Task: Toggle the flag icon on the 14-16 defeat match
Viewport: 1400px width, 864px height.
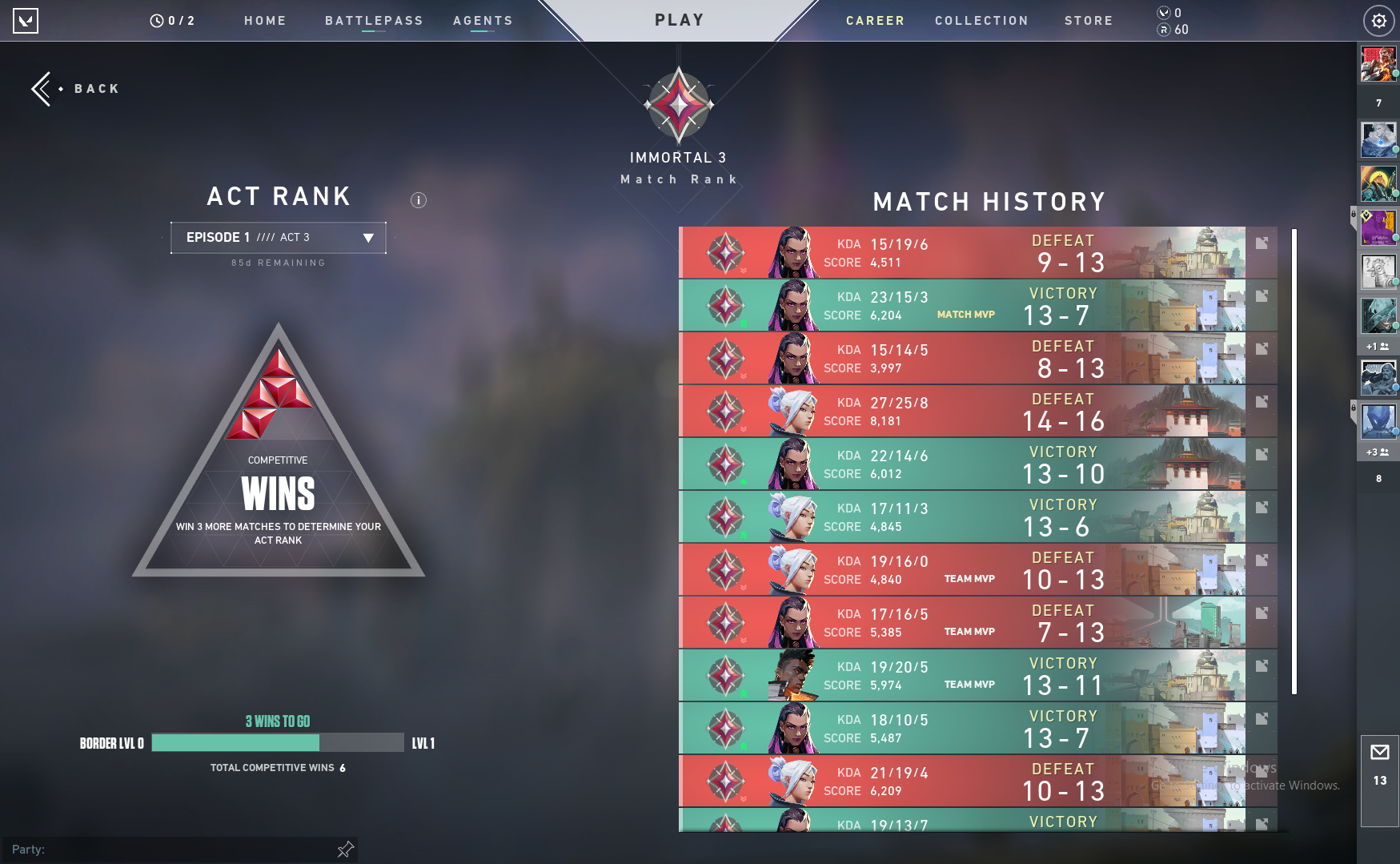Action: point(1262,401)
